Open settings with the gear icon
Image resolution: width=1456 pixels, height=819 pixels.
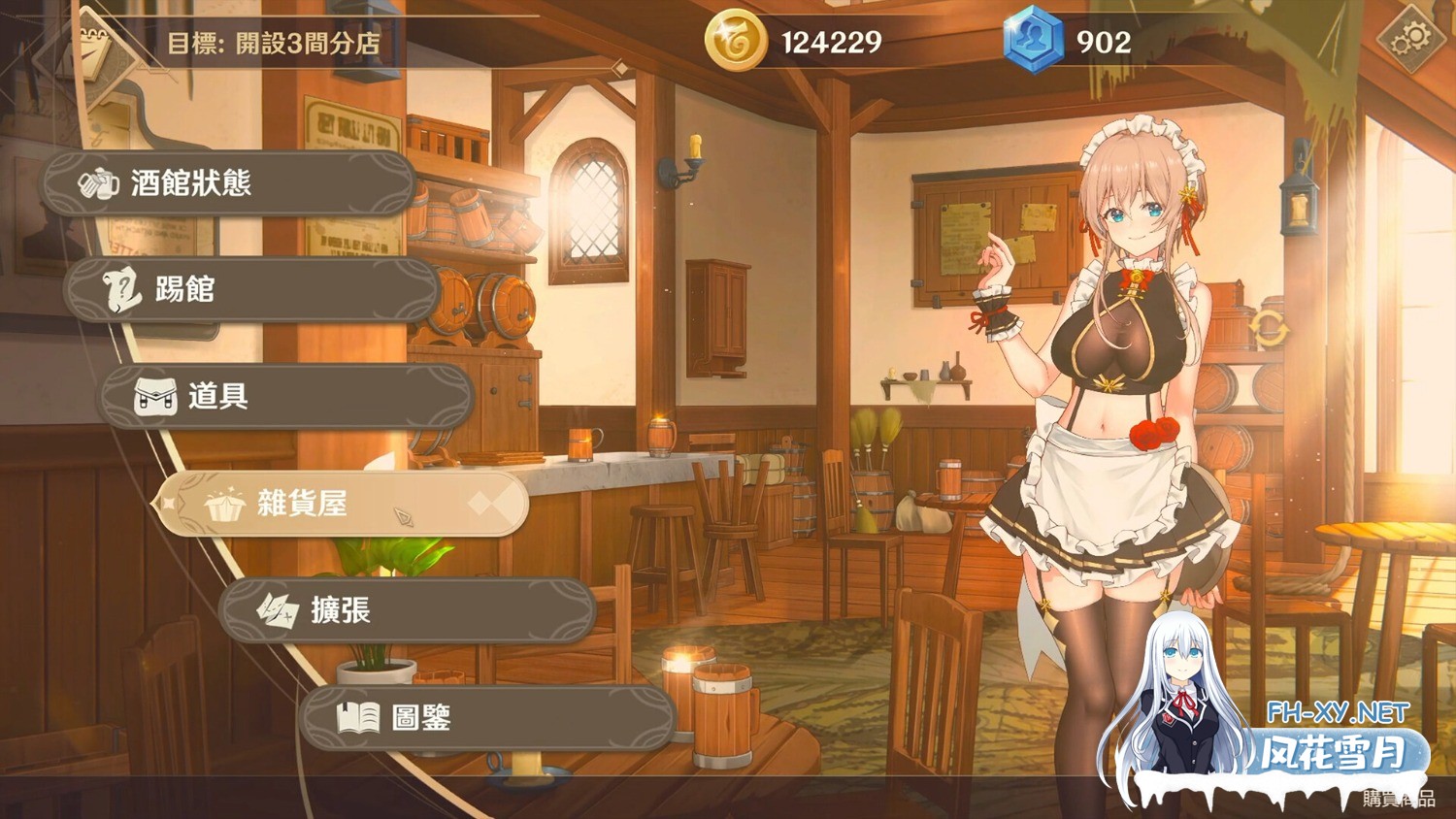point(1409,40)
